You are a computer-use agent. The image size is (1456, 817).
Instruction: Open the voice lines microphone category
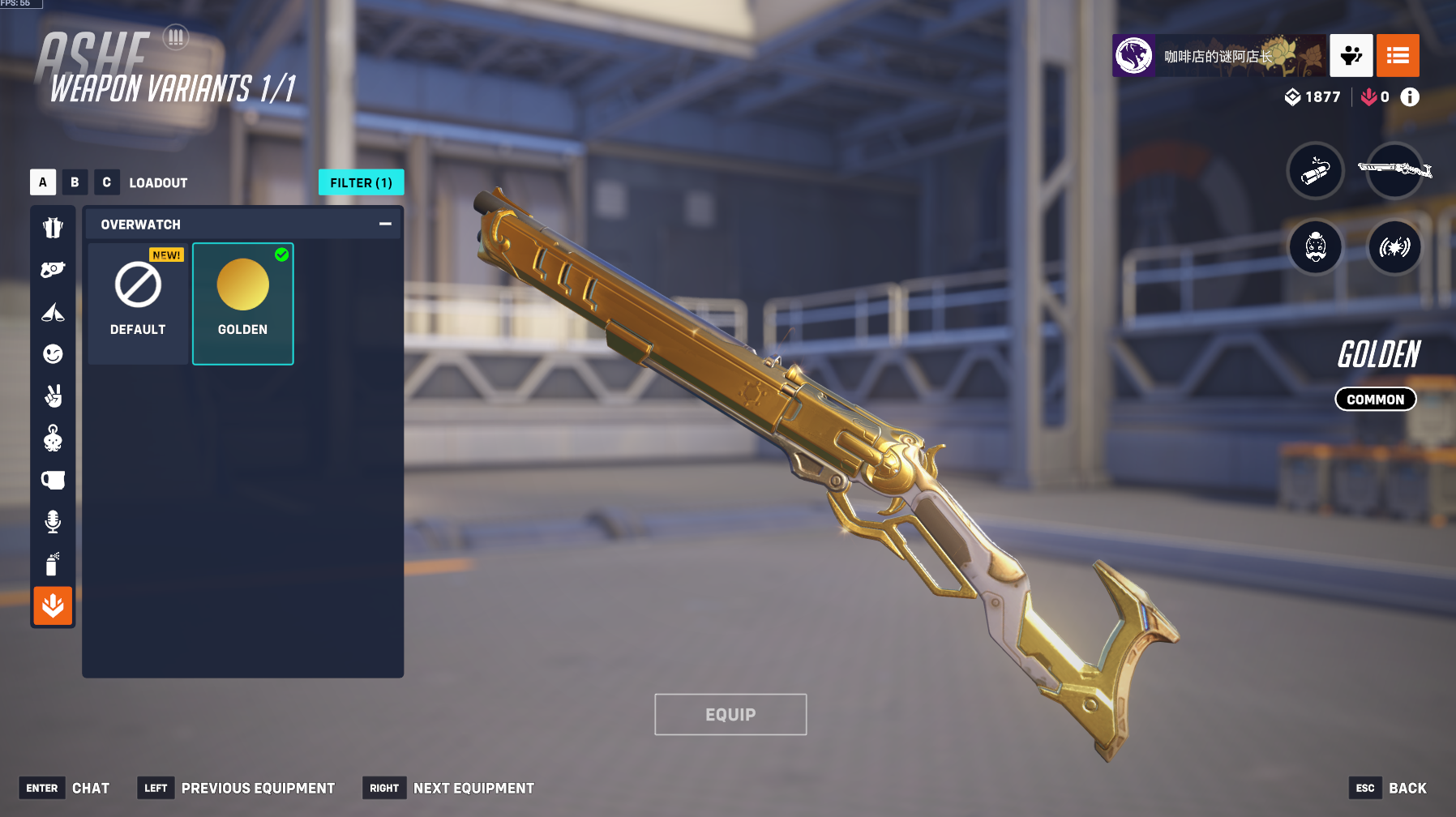(53, 522)
